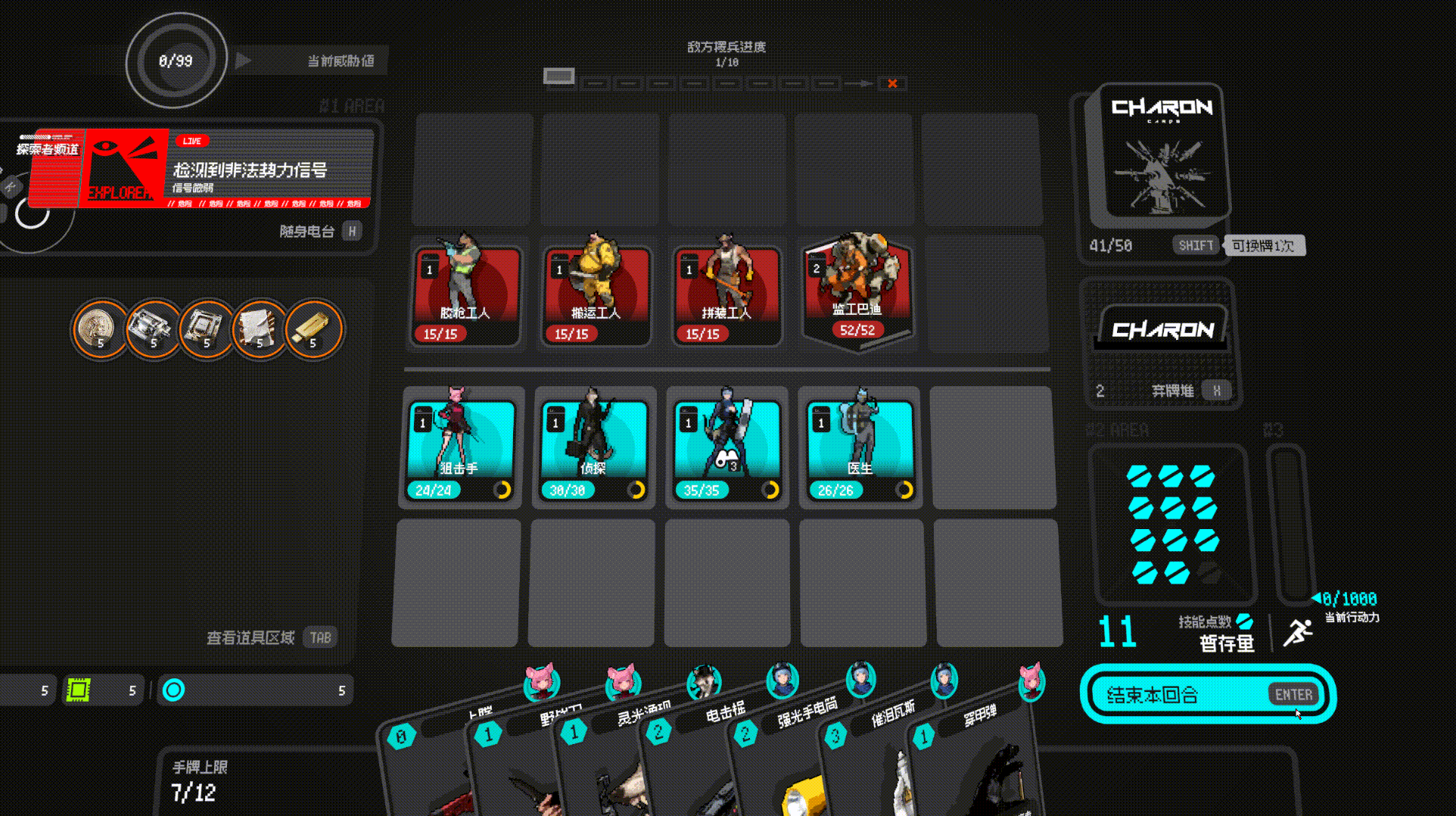1456x816 pixels.
Task: Select the 侦探 detective unit card
Action: point(594,447)
